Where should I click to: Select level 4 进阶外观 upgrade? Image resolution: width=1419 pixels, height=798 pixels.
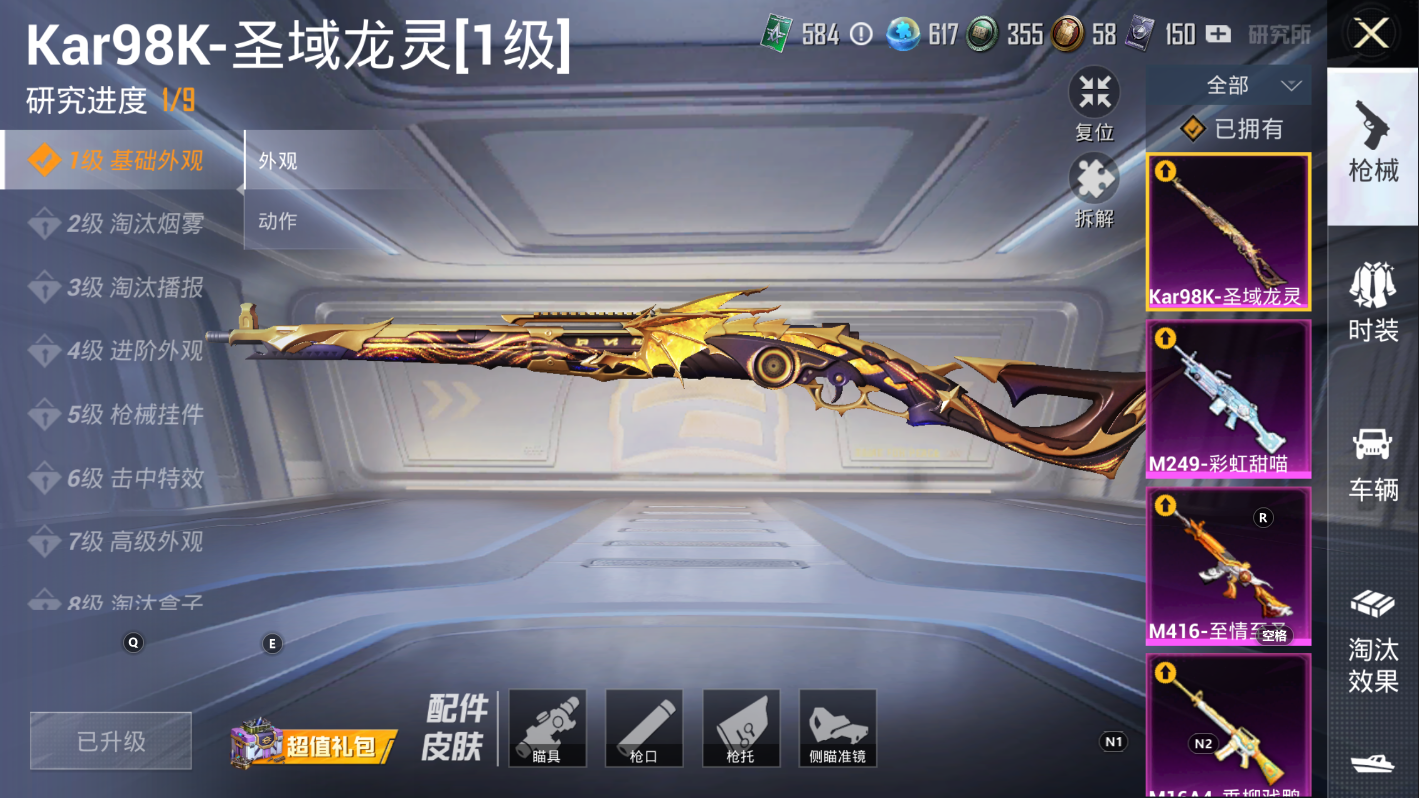pyautogui.click(x=120, y=351)
